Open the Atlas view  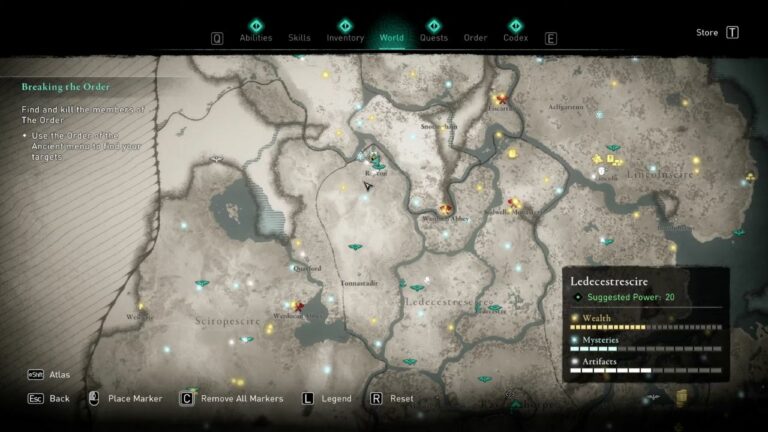(x=61, y=375)
